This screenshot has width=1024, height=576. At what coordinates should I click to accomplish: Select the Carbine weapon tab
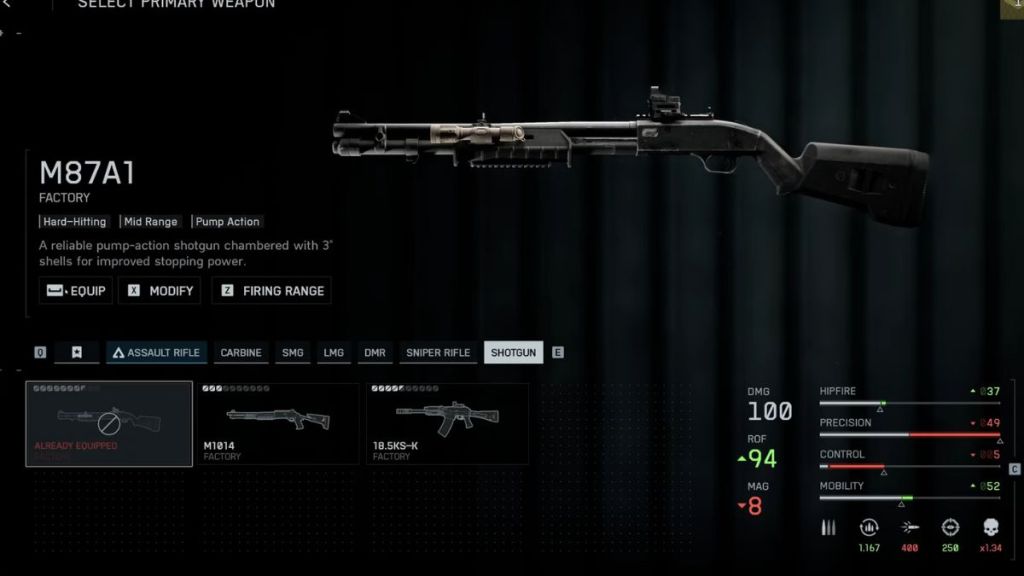[x=241, y=353]
